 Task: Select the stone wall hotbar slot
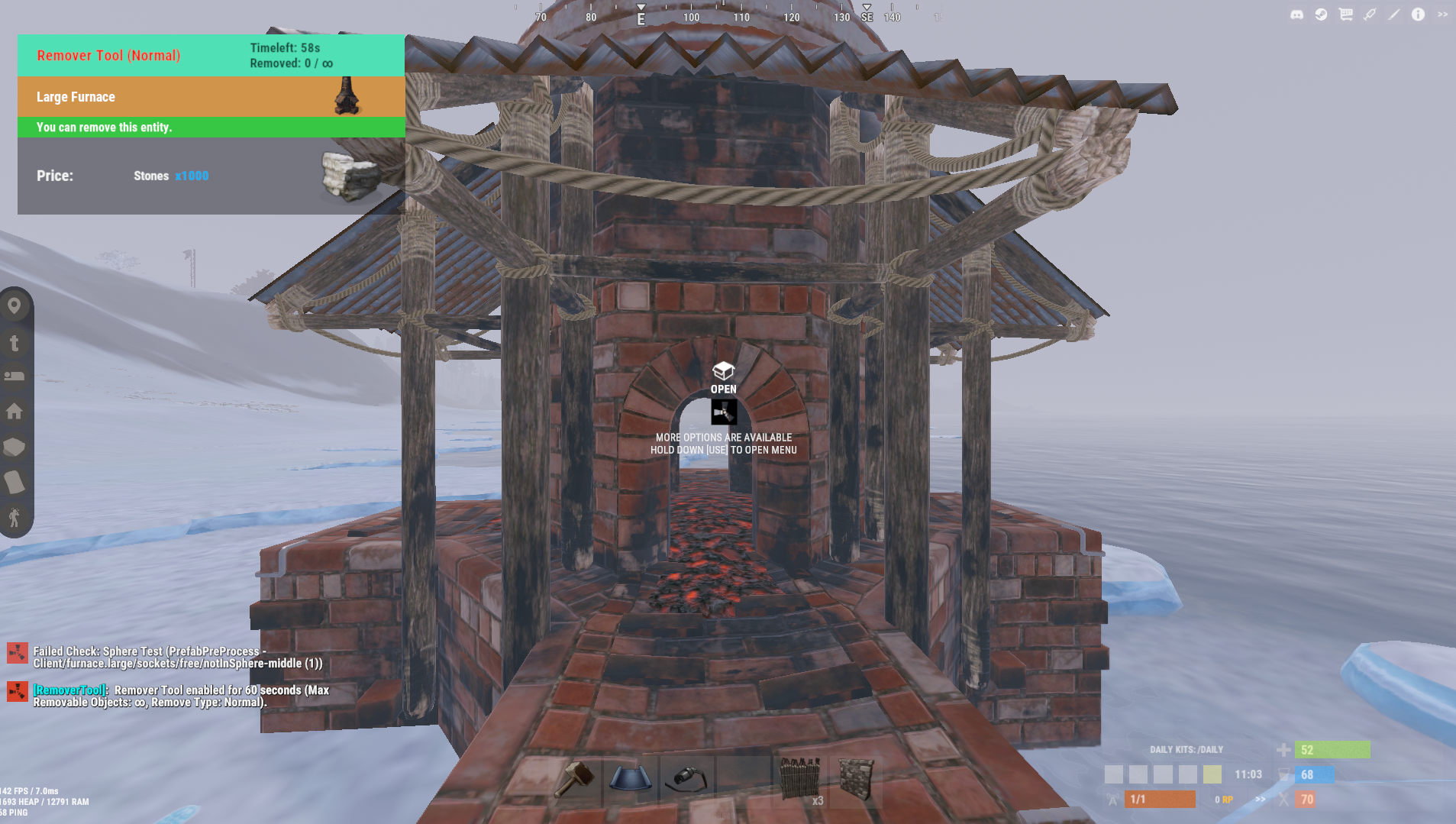(856, 780)
